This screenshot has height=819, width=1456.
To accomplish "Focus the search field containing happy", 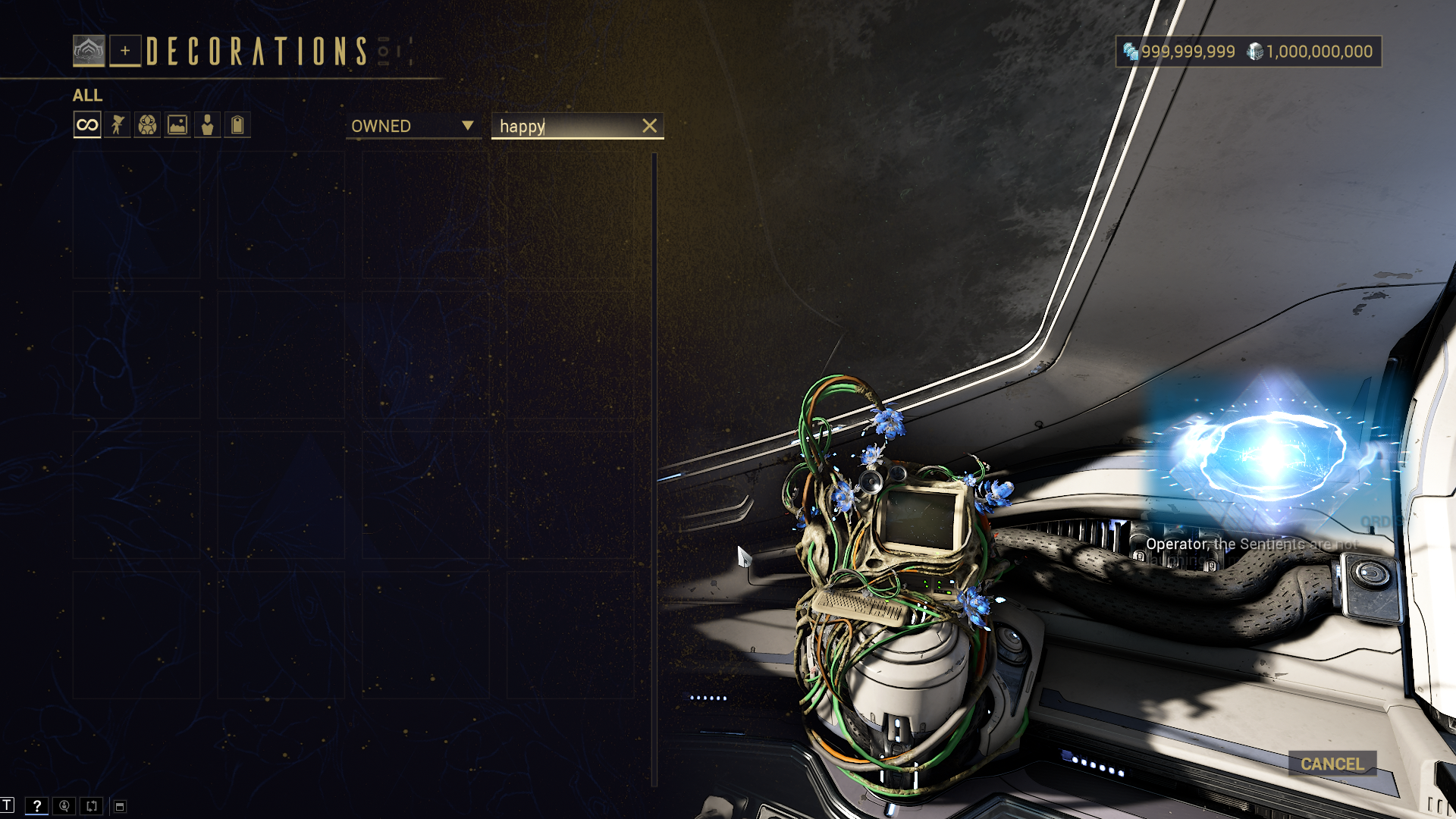I will (565, 126).
